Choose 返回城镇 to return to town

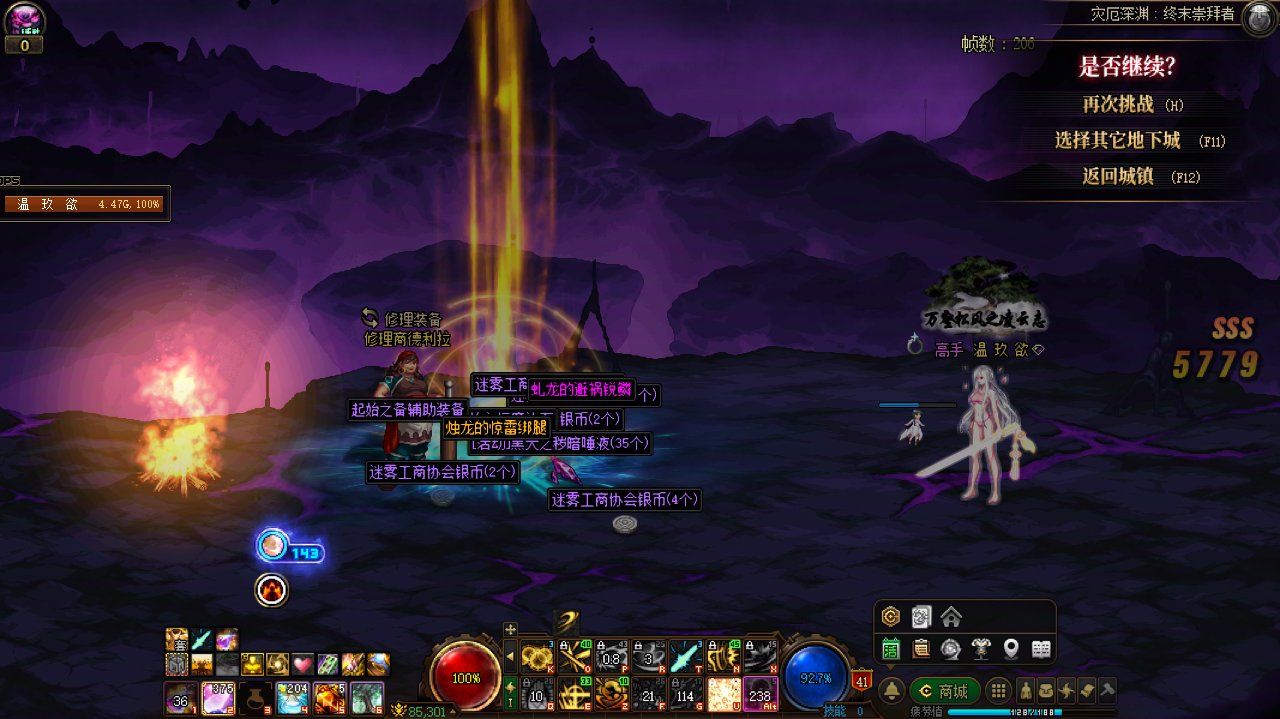click(1118, 176)
